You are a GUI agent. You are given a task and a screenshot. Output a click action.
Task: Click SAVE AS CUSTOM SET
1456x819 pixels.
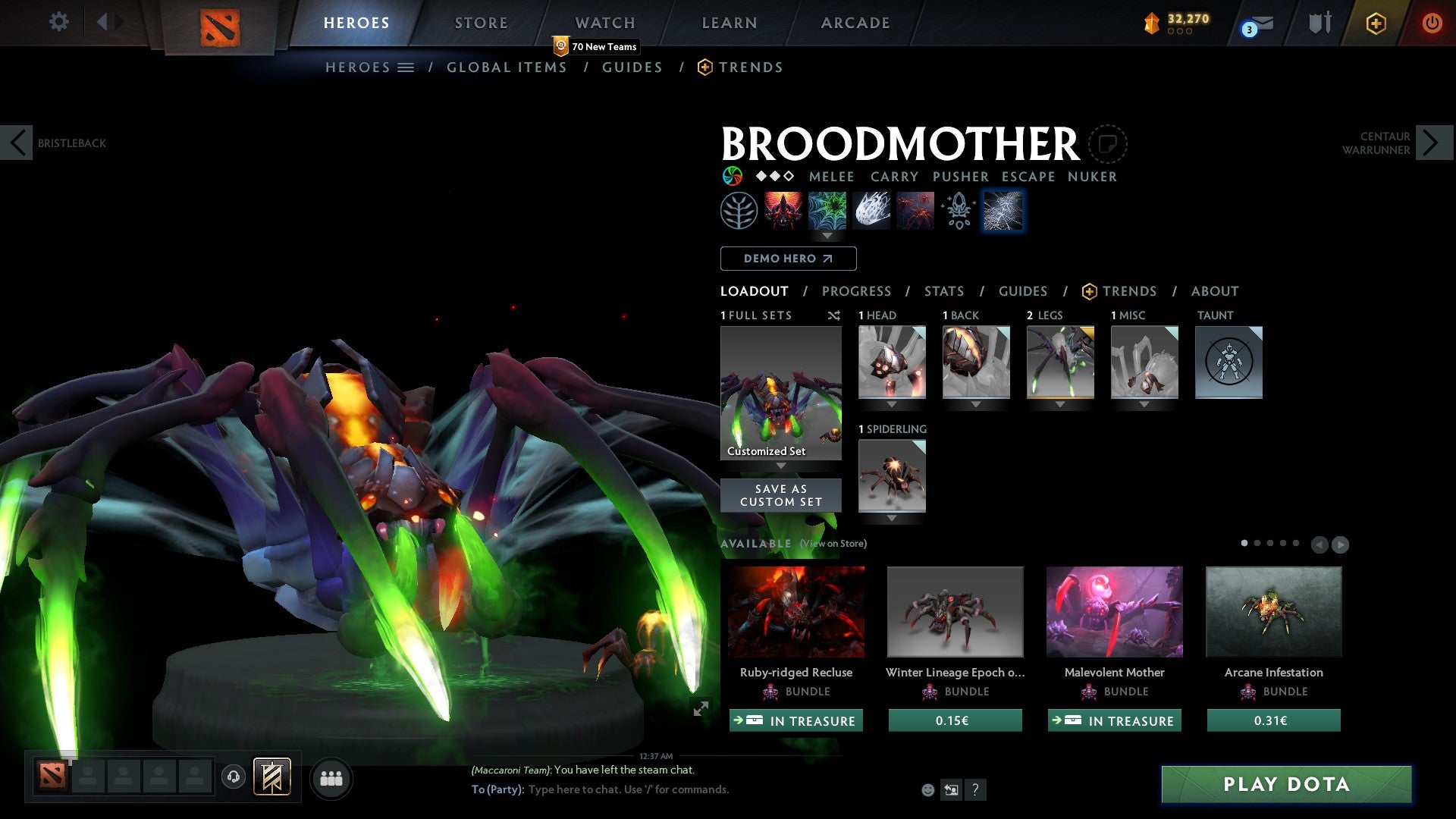[780, 494]
